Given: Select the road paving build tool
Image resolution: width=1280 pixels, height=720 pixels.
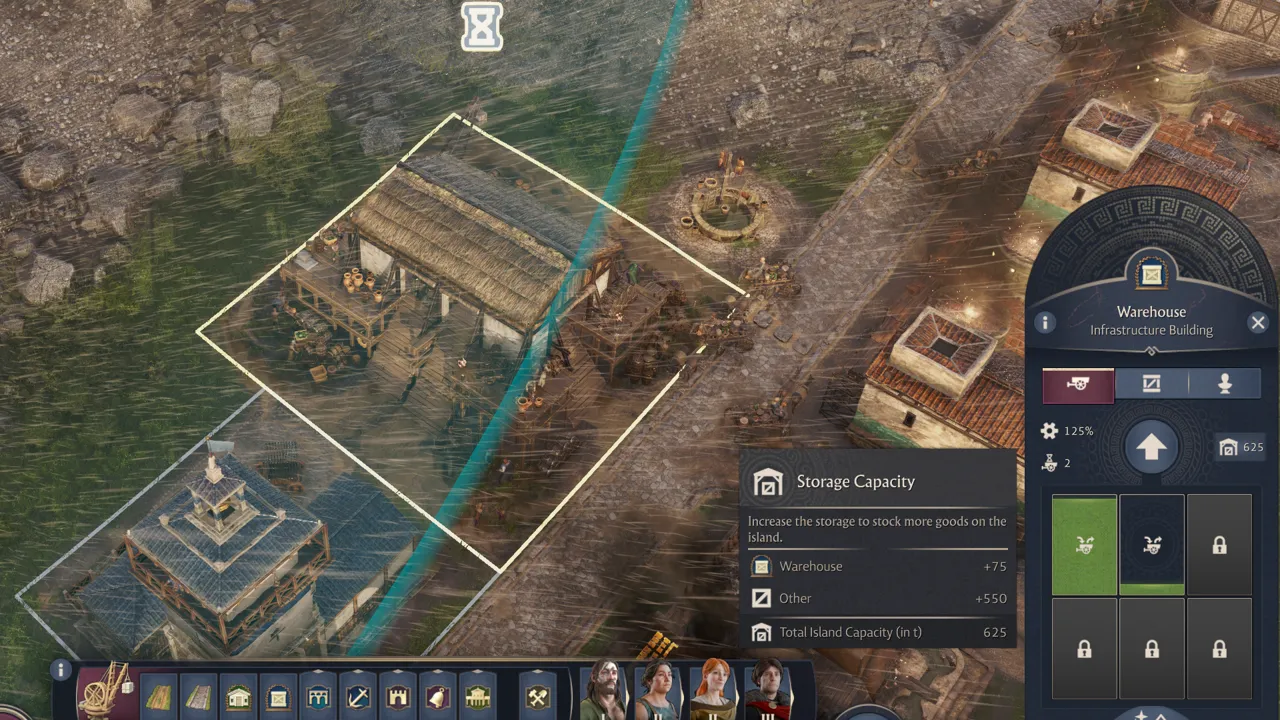Looking at the screenshot, I should 198,696.
